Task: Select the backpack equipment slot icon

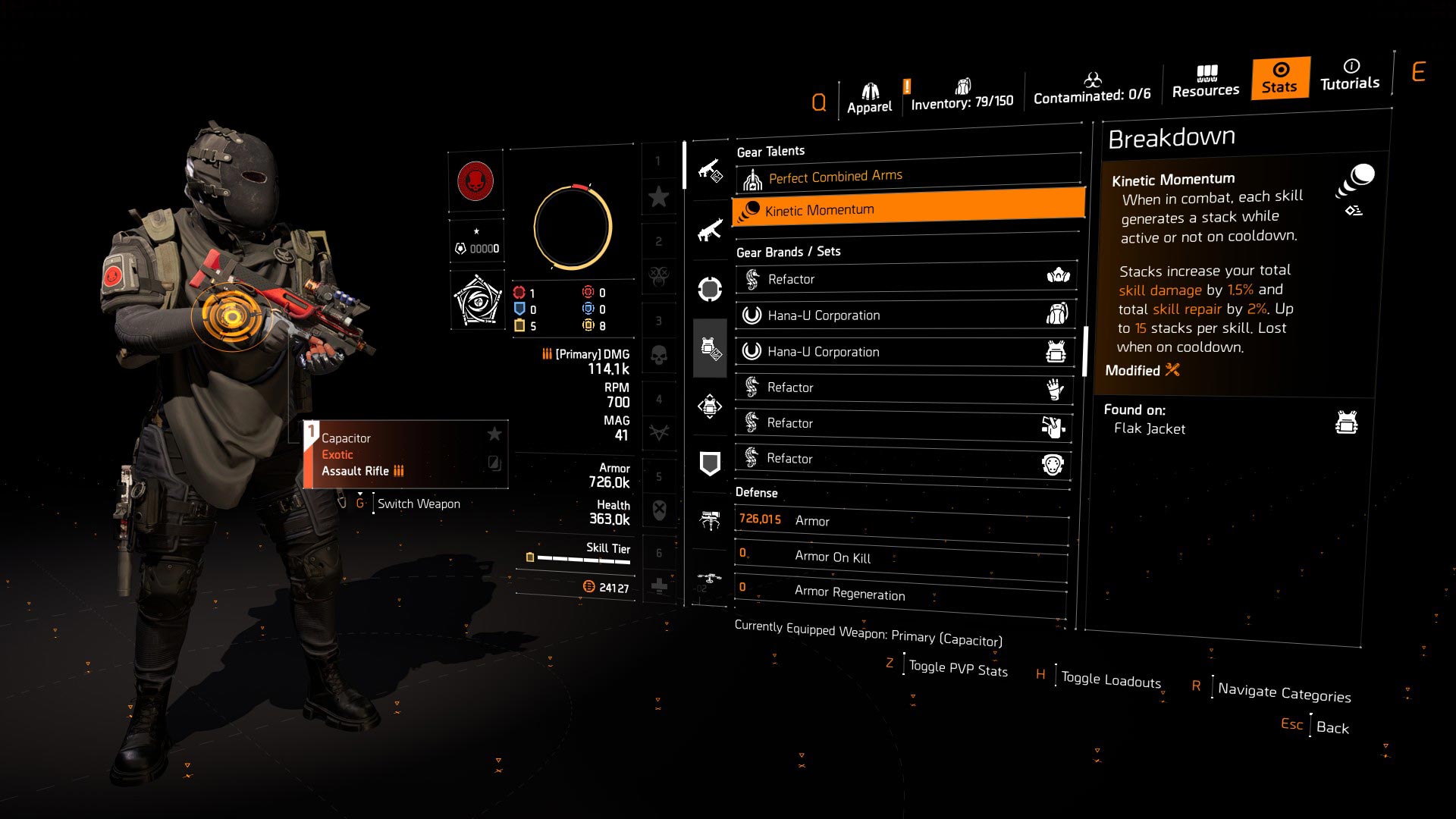Action: point(711,407)
